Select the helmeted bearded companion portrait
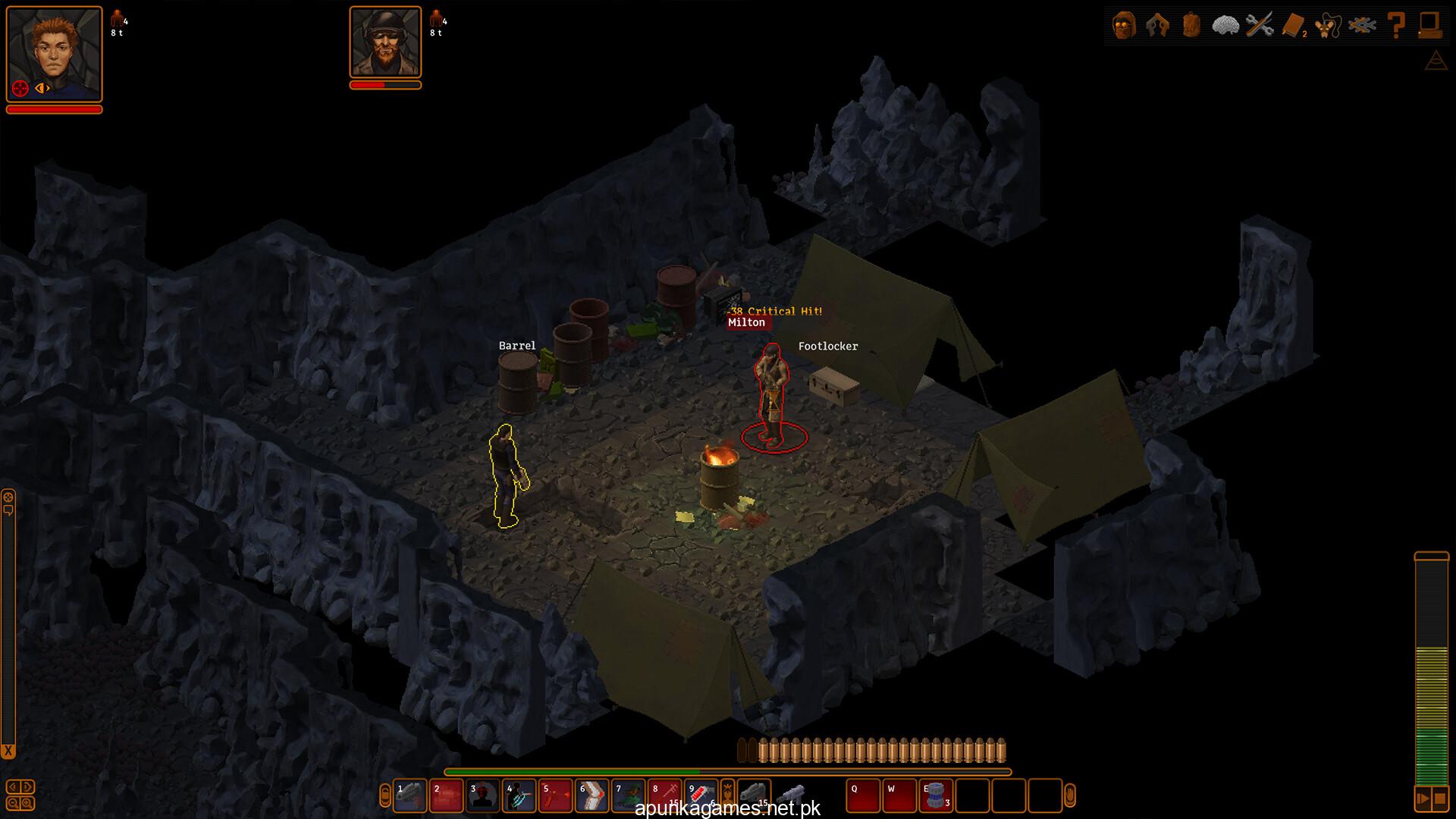The image size is (1456, 819). tap(385, 42)
